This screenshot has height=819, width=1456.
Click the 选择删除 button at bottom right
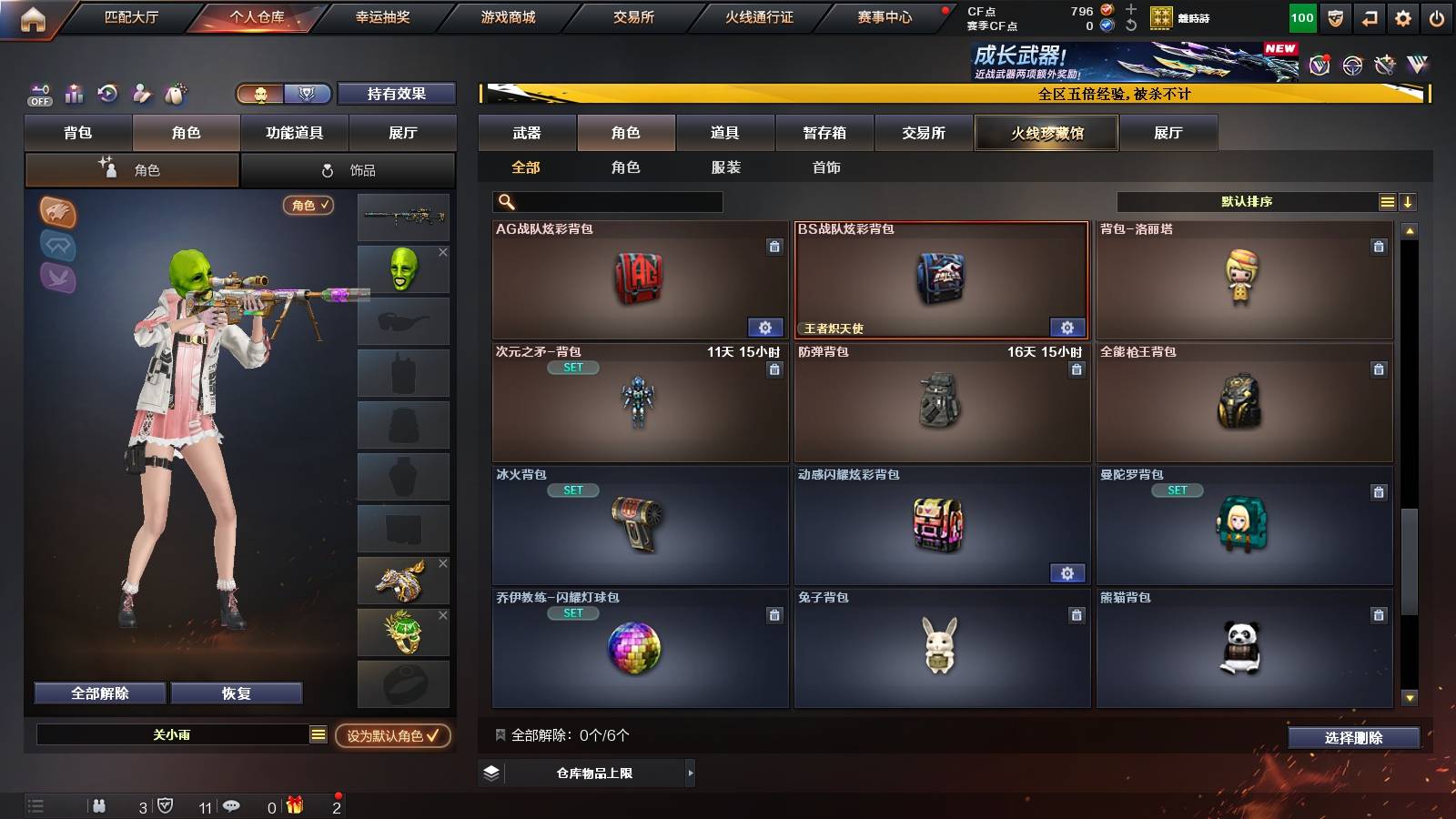(1353, 738)
